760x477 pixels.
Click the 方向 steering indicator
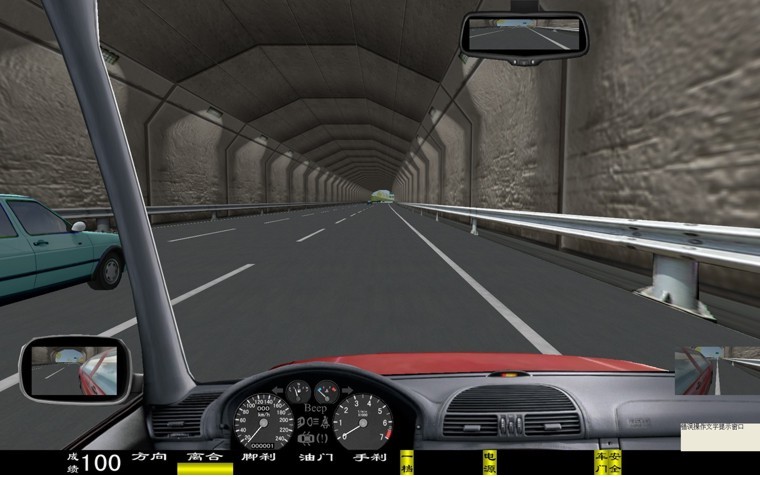coord(147,458)
